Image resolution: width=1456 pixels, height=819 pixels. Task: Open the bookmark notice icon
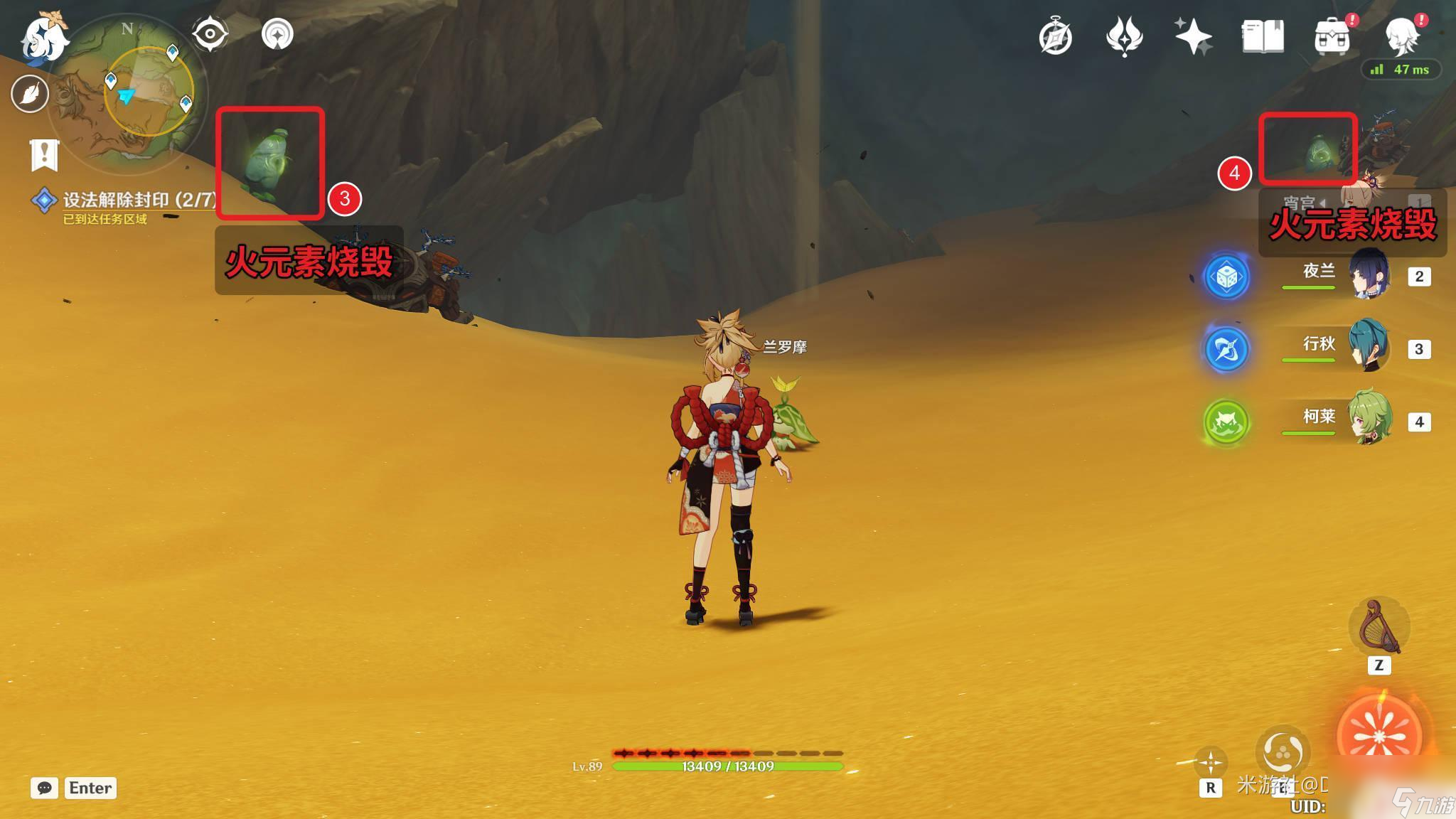(x=44, y=154)
